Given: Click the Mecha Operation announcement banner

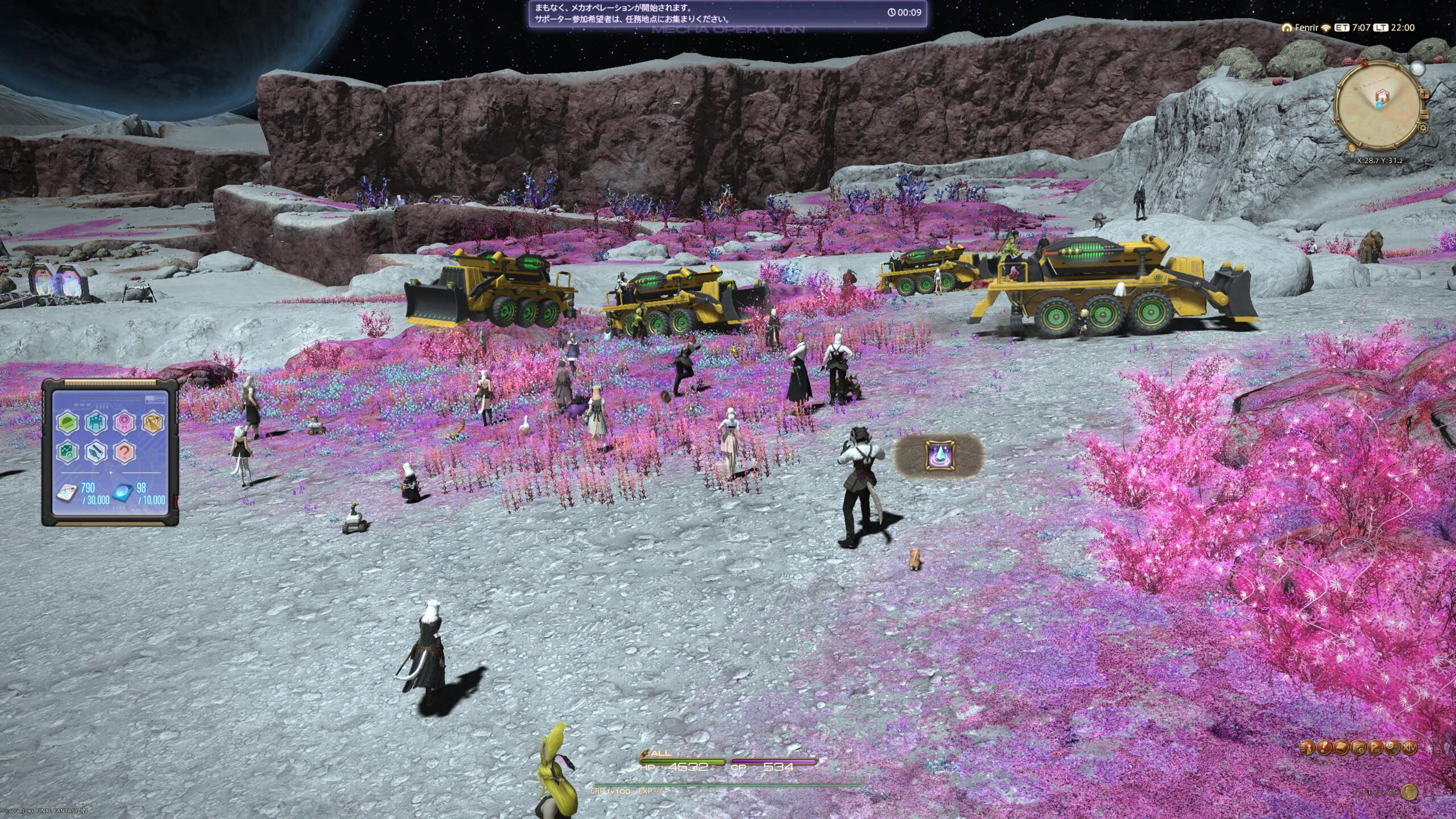Looking at the screenshot, I should 727,14.
